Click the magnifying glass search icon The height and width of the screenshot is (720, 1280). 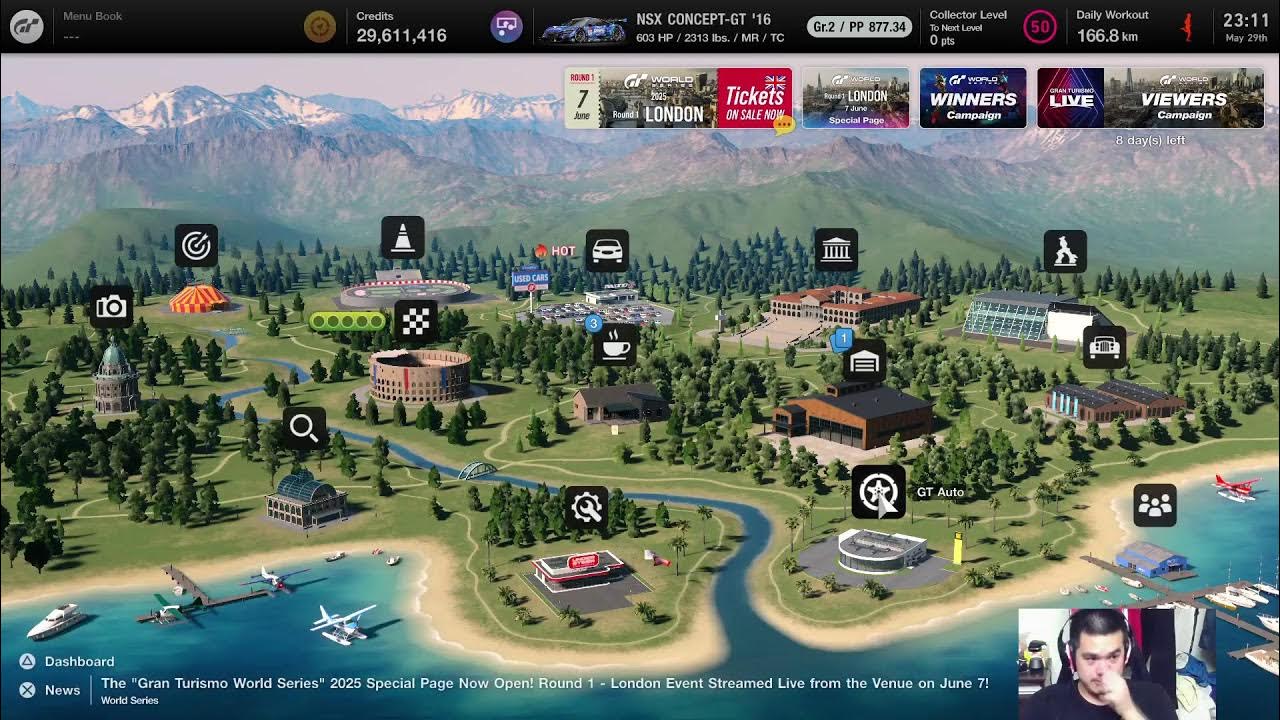tap(304, 428)
